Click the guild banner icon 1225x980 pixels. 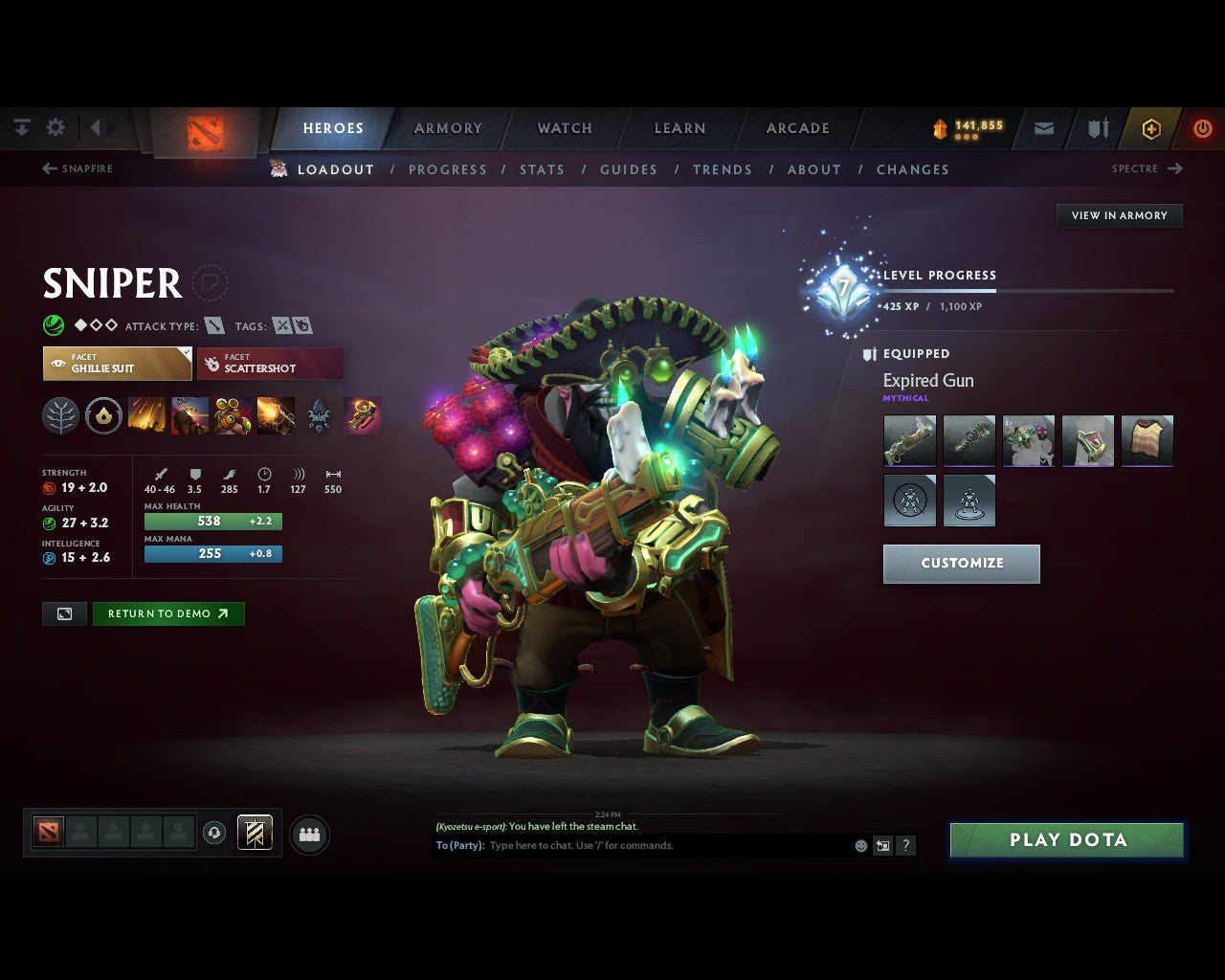(x=253, y=833)
